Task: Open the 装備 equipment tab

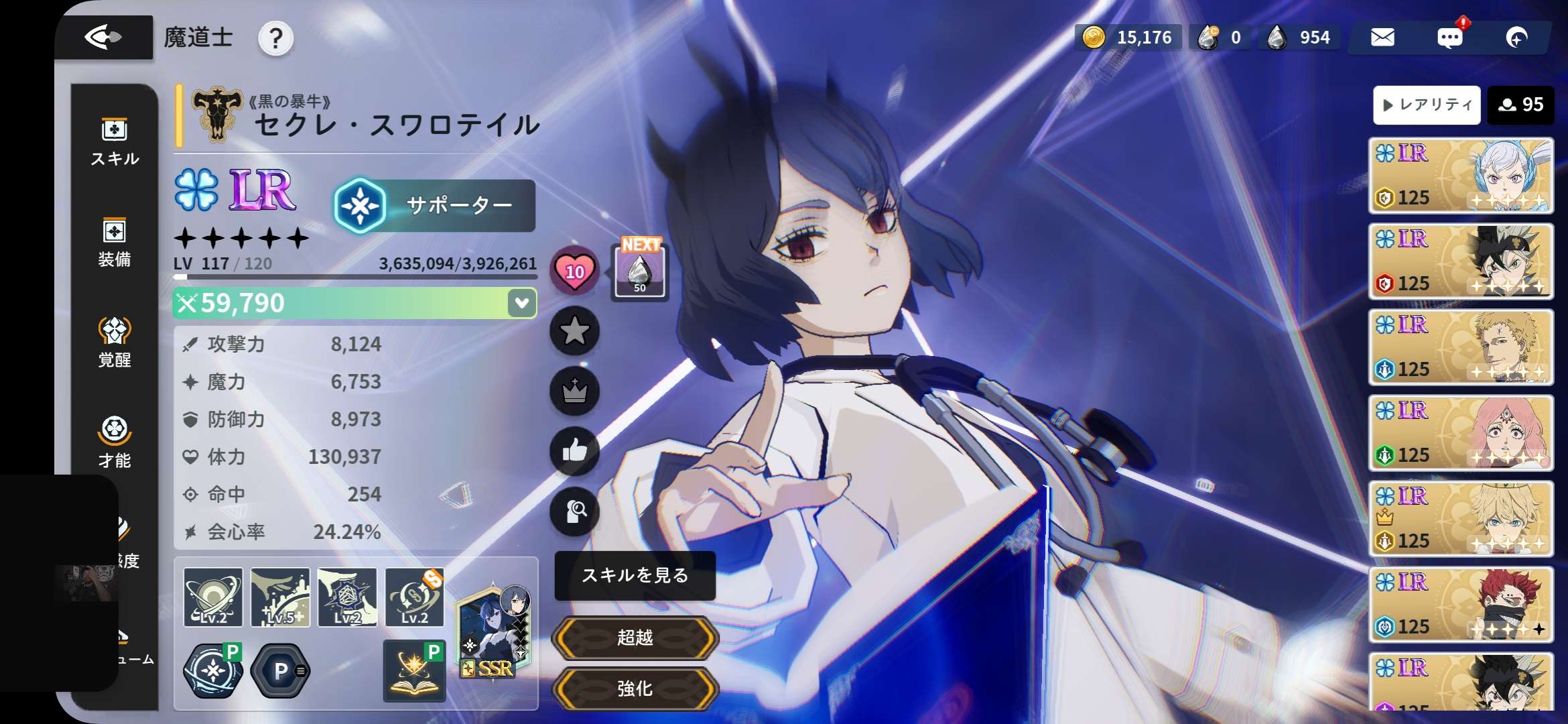Action: point(115,243)
